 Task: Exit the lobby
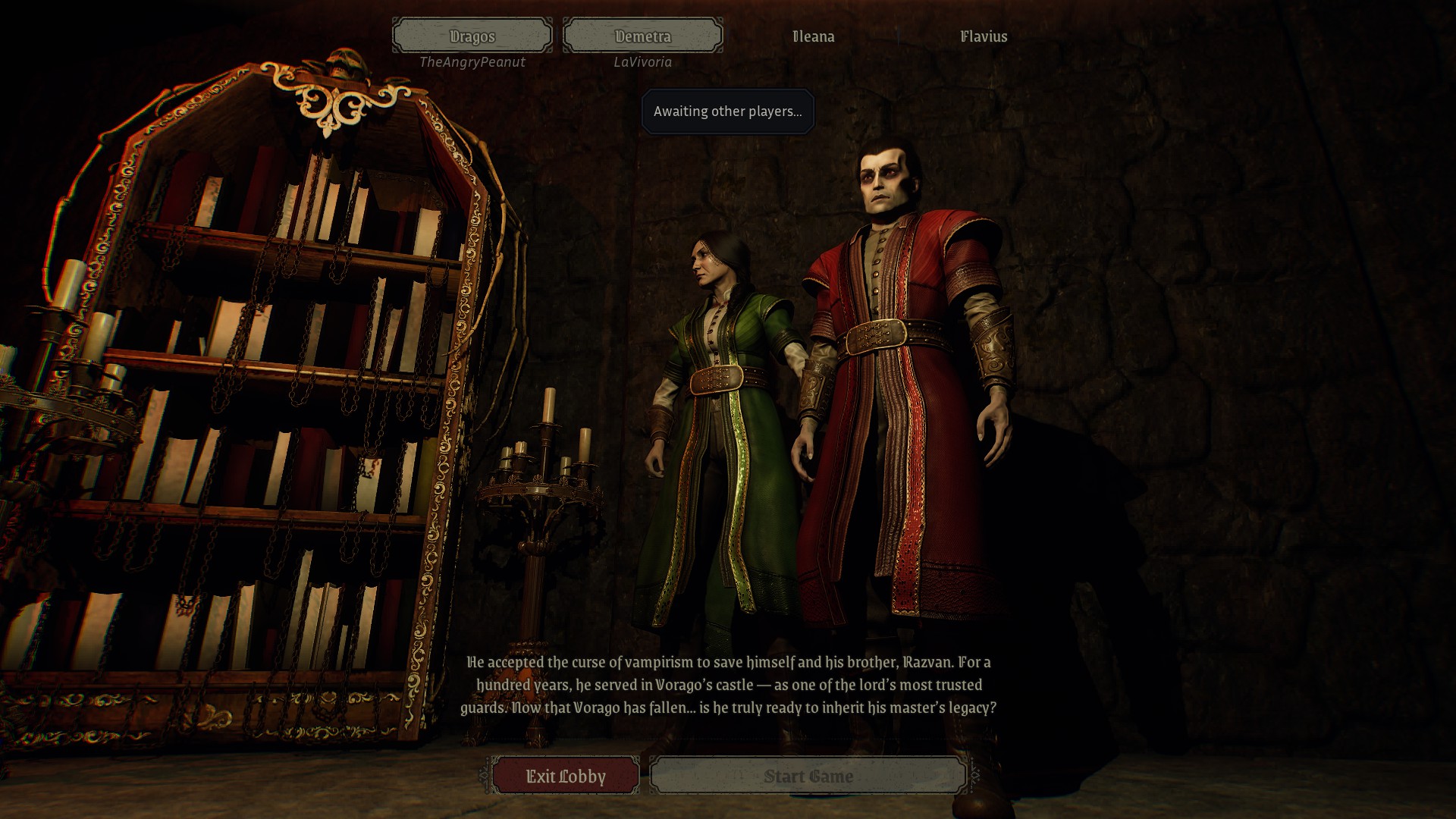pos(566,776)
